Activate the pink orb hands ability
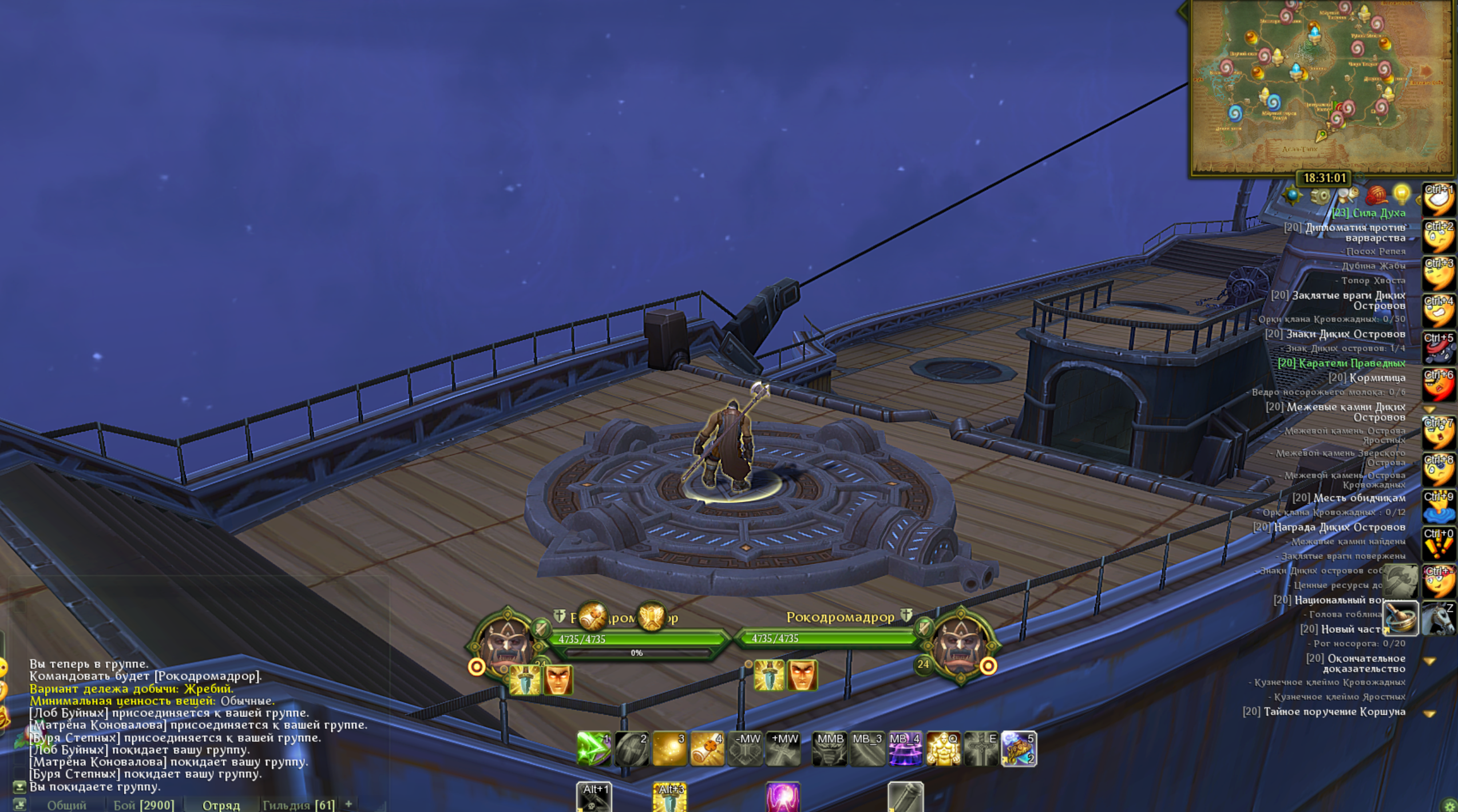Viewport: 1458px width, 812px height. pos(782,797)
